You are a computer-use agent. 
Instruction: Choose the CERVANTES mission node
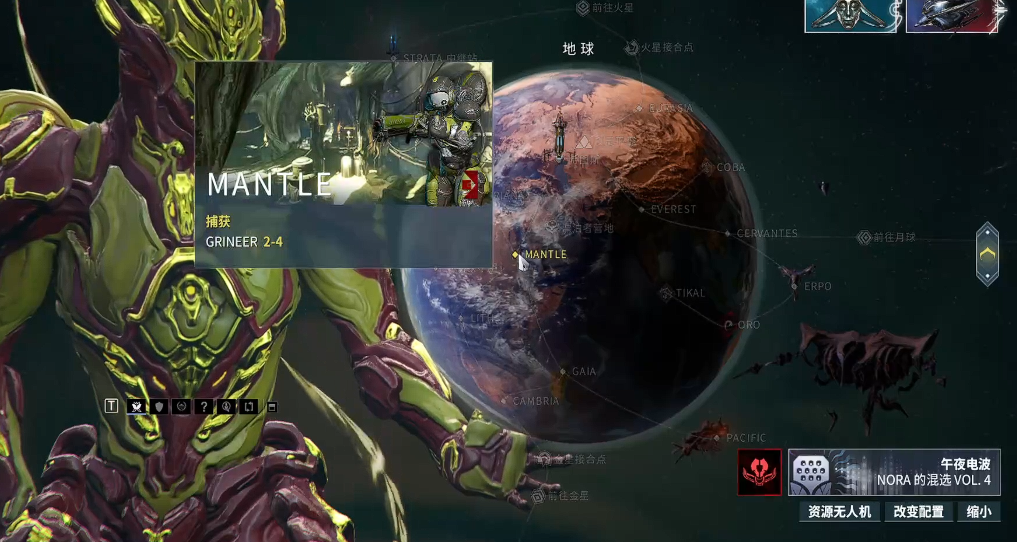coord(728,233)
